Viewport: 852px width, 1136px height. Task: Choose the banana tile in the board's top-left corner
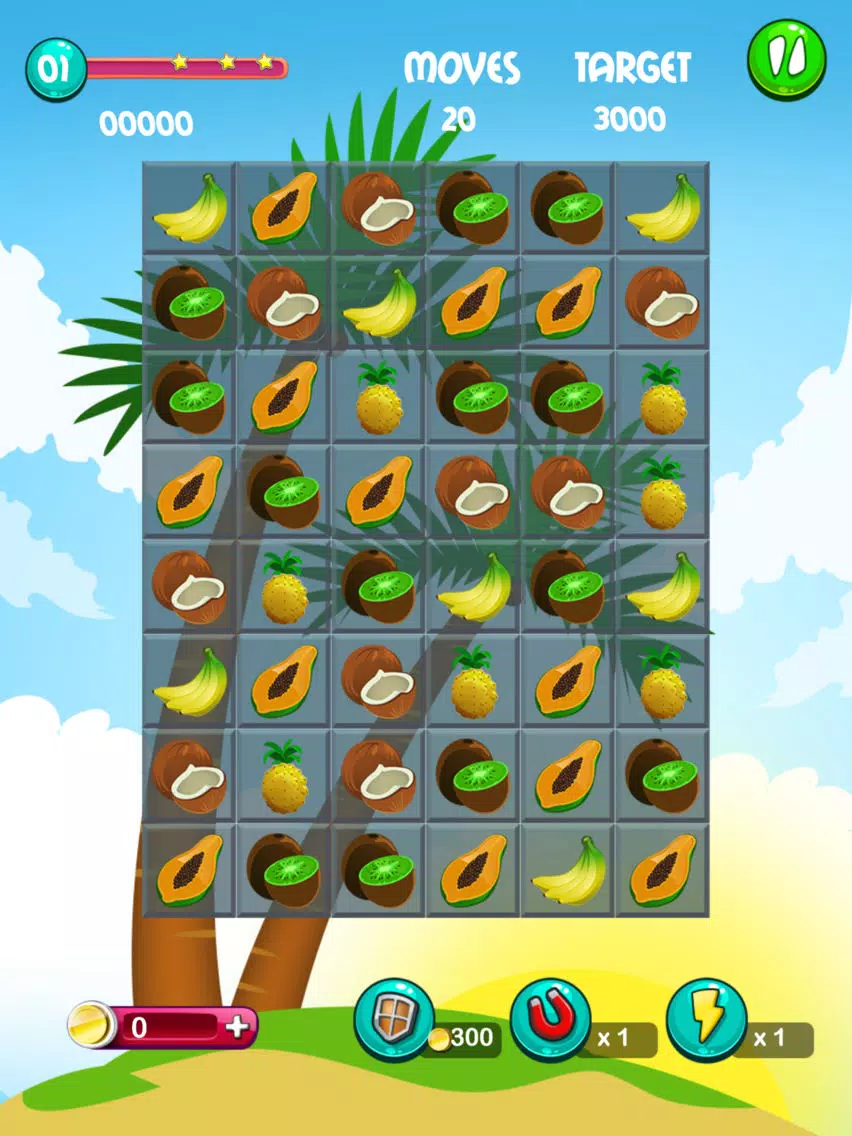[x=190, y=209]
